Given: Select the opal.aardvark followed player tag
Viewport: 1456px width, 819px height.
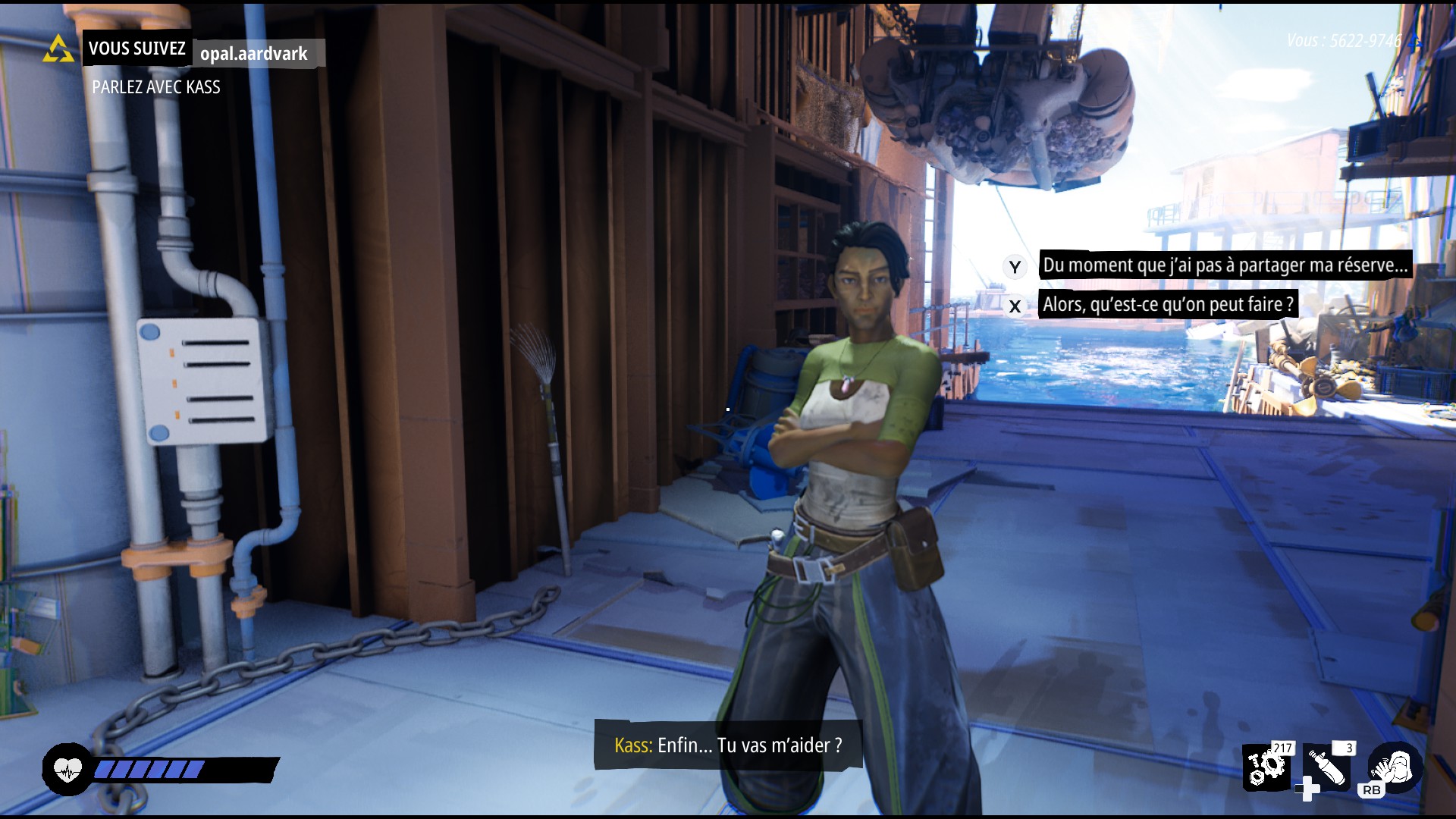Looking at the screenshot, I should [254, 54].
